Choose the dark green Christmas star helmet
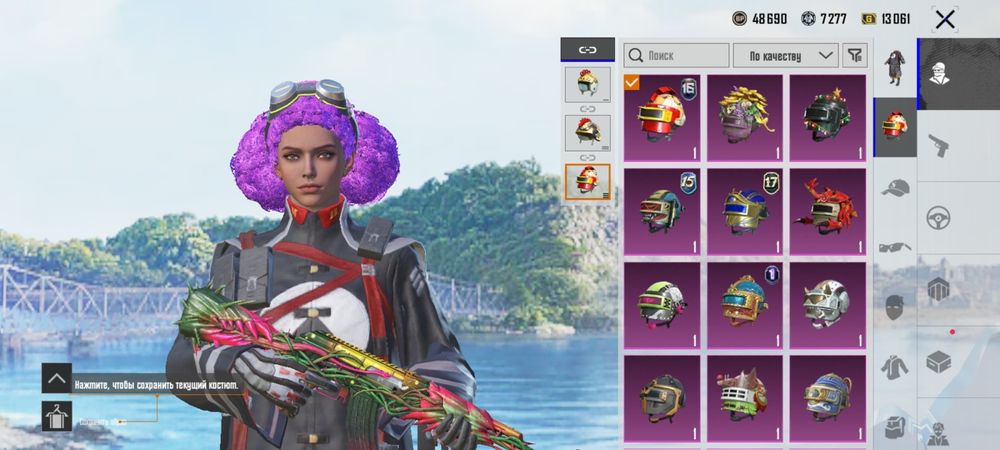1000x450 pixels. (827, 118)
